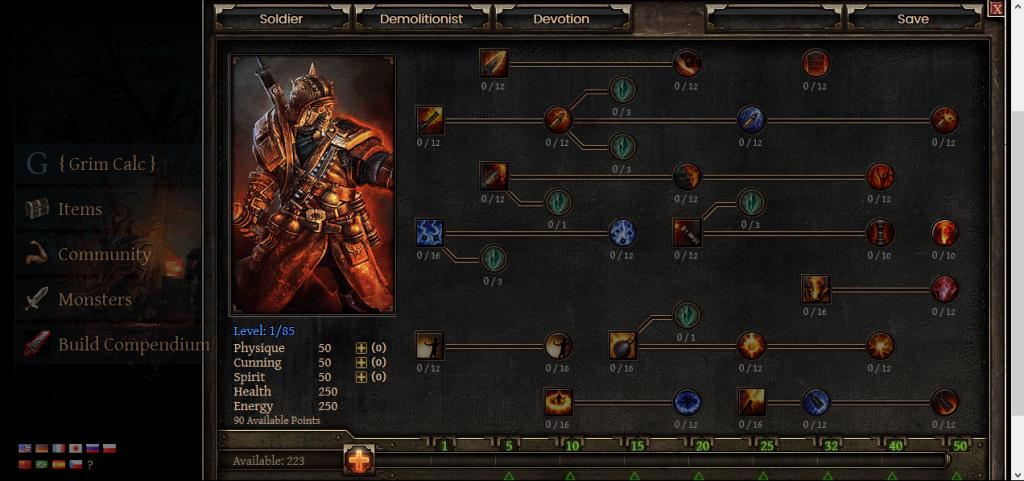1024x481 pixels.
Task: Go to the Items section
Action: click(80, 209)
